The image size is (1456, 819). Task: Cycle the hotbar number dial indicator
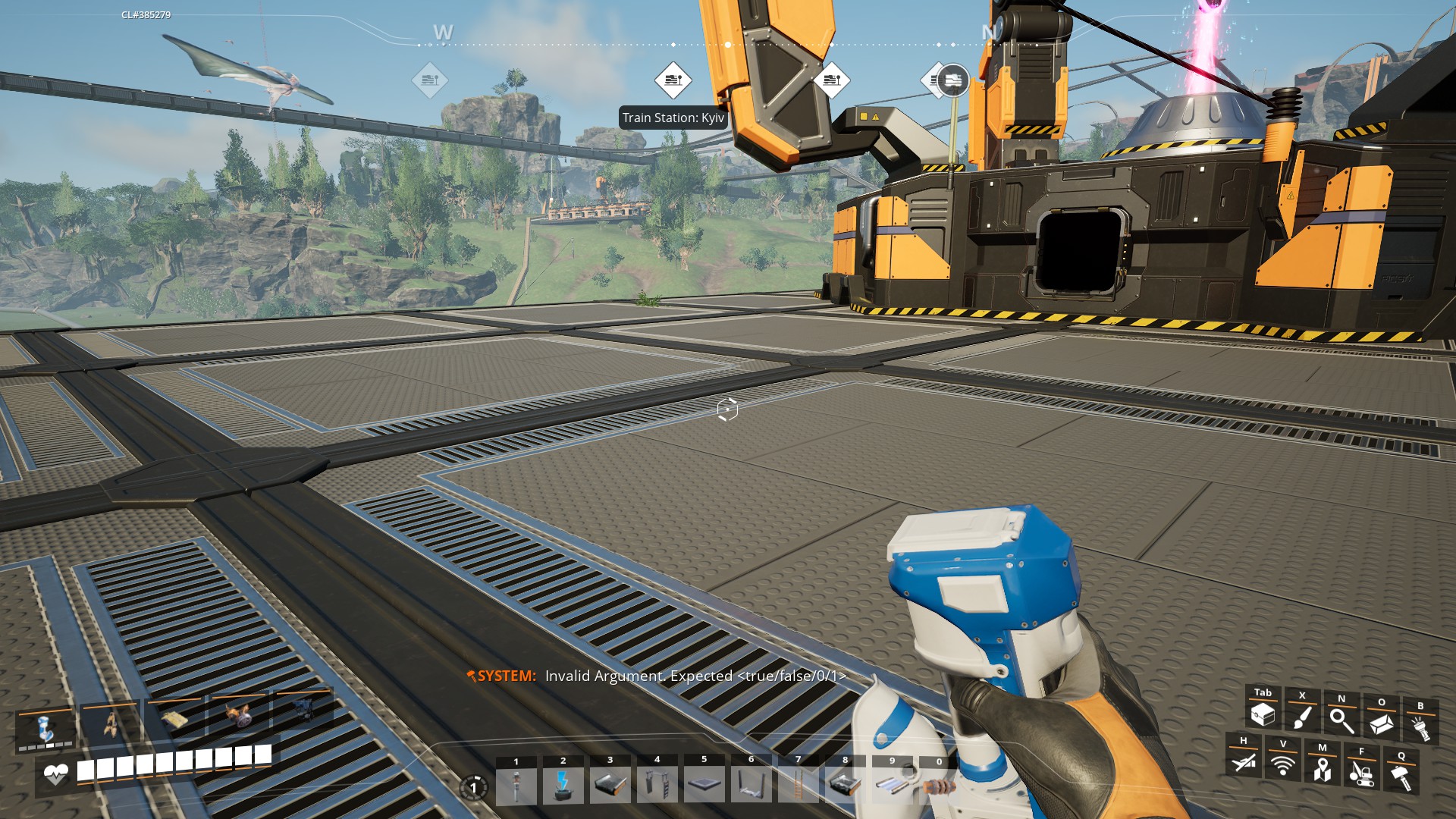473,787
